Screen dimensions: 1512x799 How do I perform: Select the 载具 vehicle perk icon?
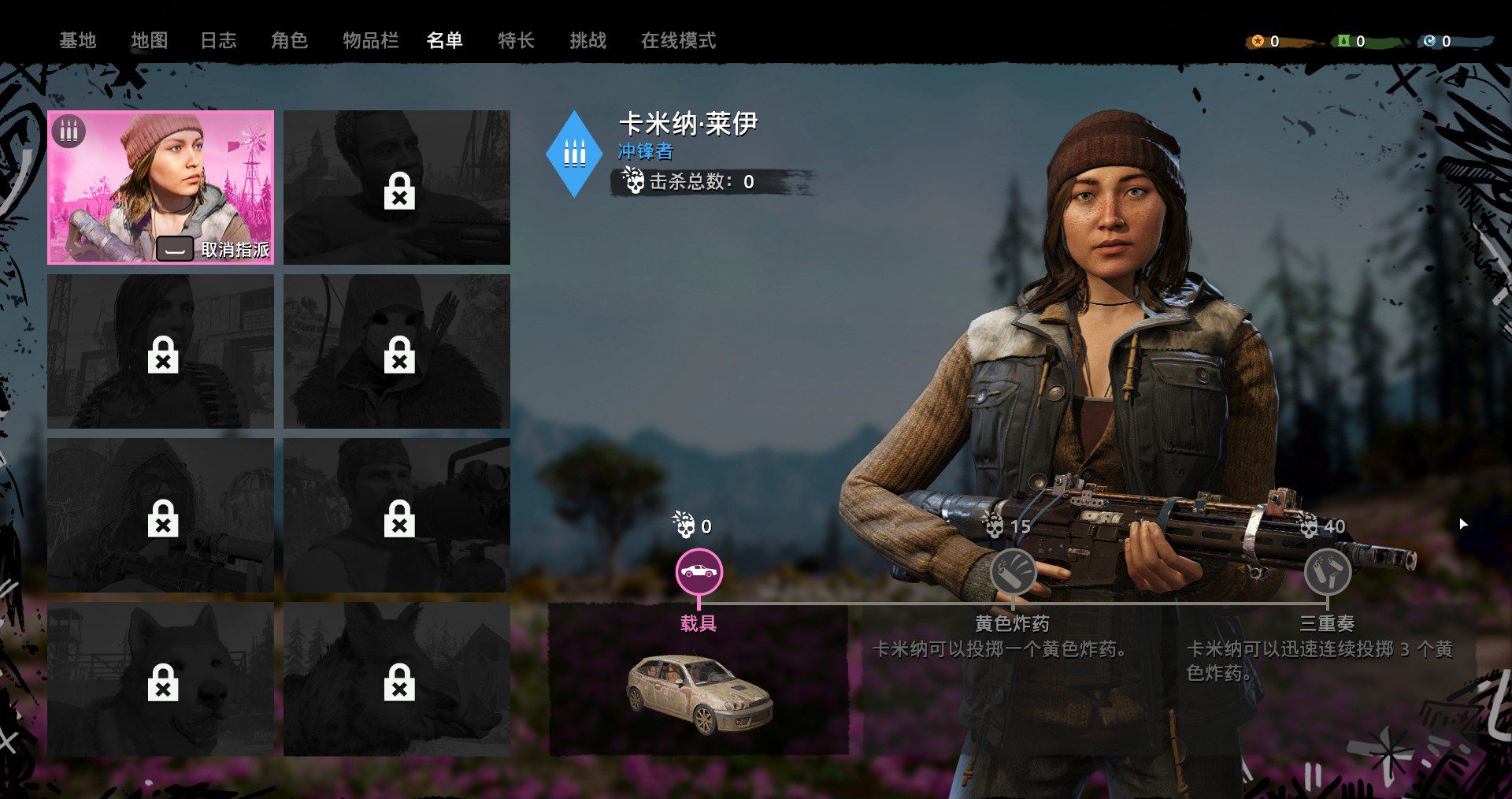(x=699, y=572)
